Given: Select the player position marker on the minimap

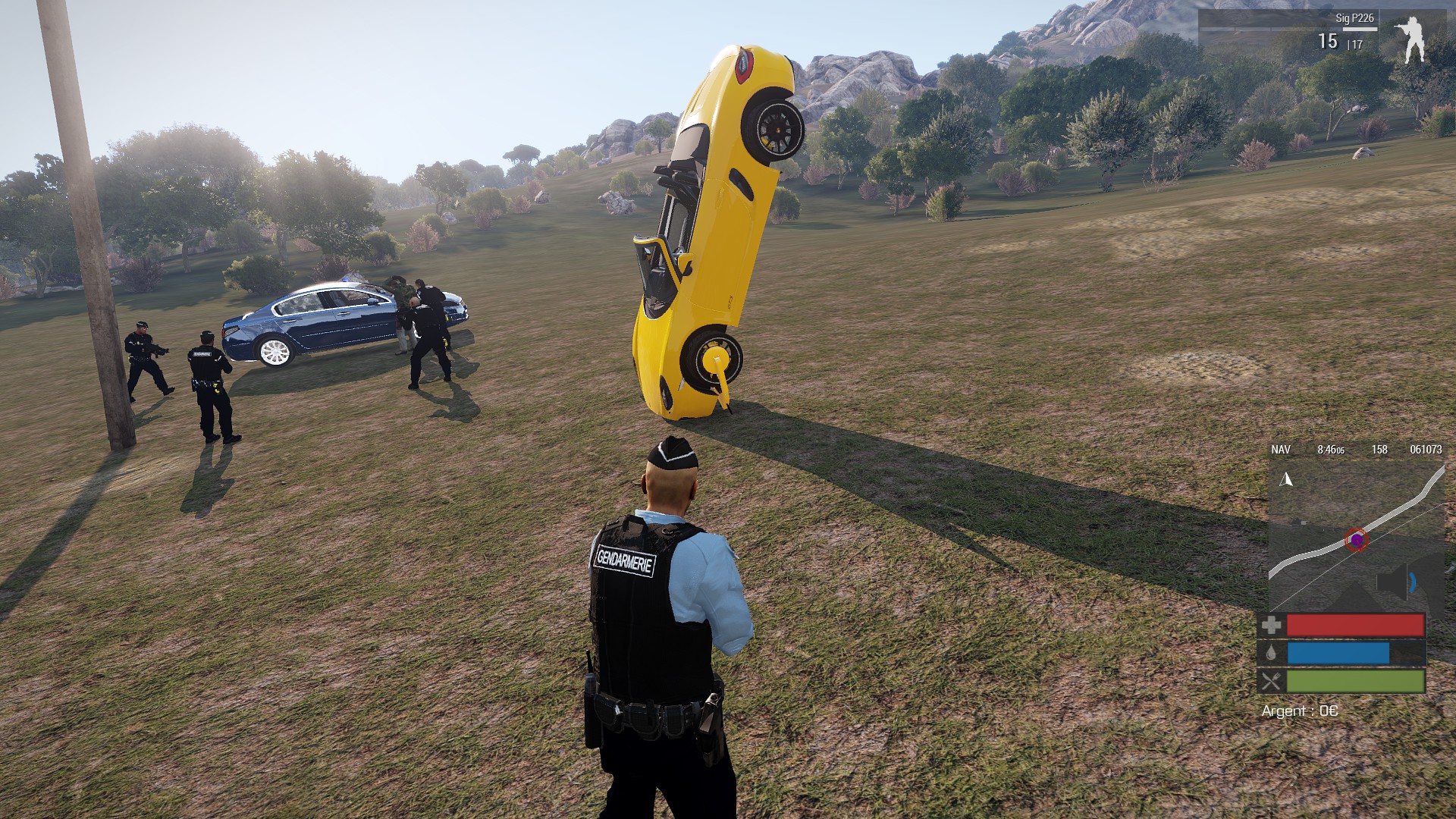Looking at the screenshot, I should (x=1356, y=540).
